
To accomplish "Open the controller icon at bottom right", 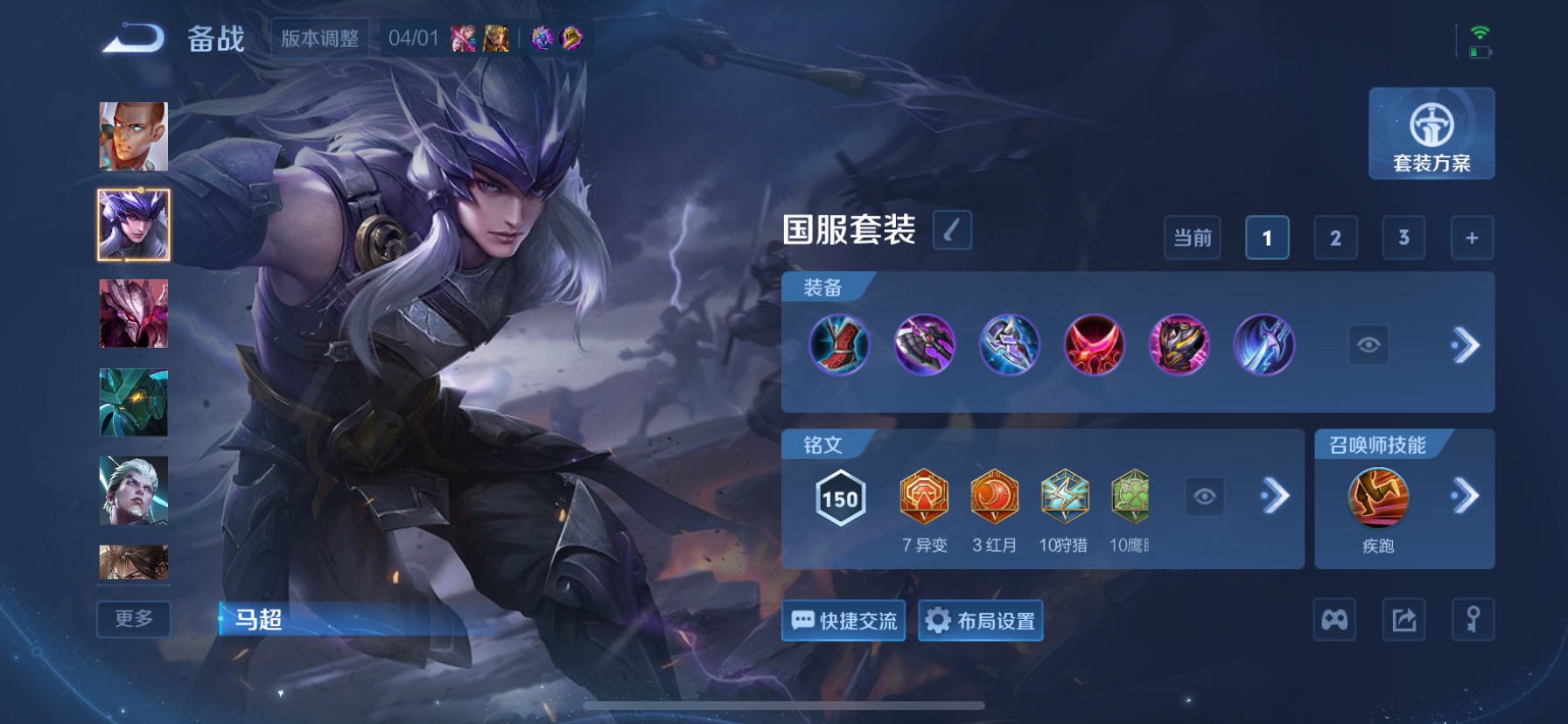I will [x=1334, y=619].
